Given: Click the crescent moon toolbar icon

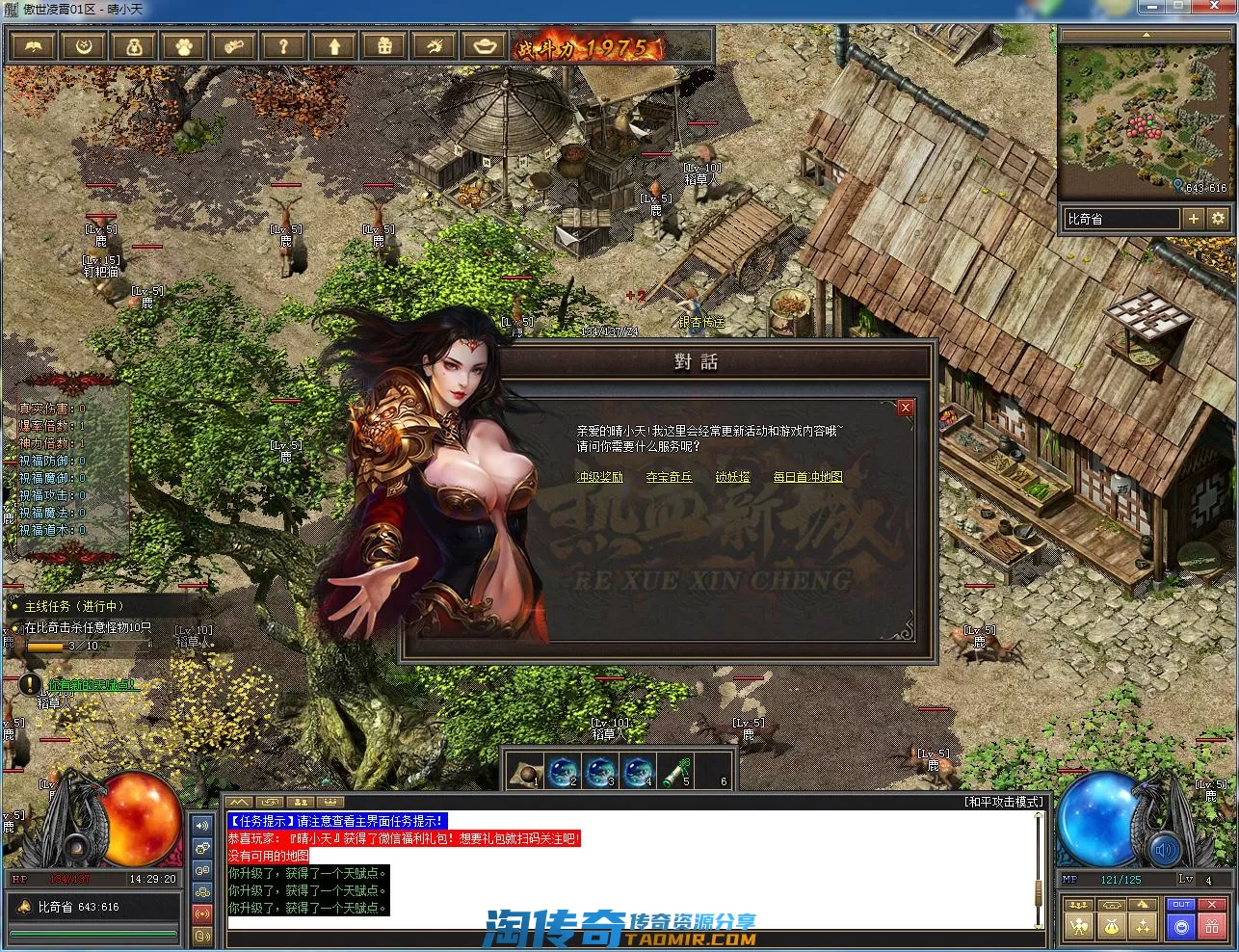Looking at the screenshot, I should pos(84,46).
